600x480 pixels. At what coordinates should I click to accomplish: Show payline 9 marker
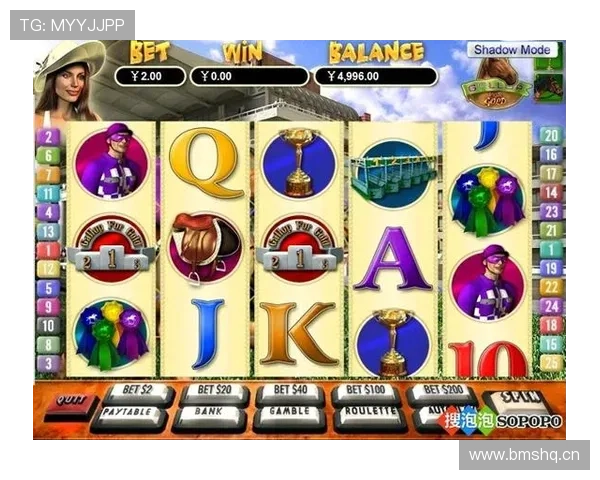(x=48, y=306)
